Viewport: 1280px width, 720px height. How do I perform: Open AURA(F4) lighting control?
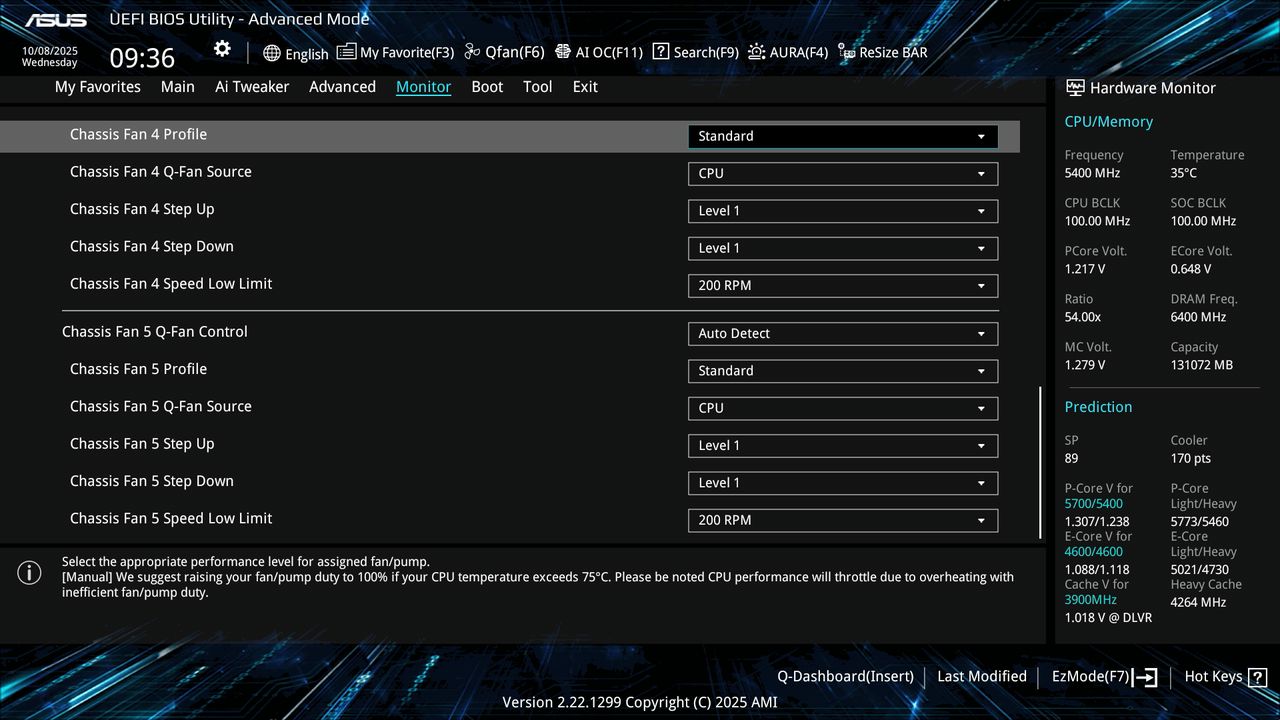point(788,52)
